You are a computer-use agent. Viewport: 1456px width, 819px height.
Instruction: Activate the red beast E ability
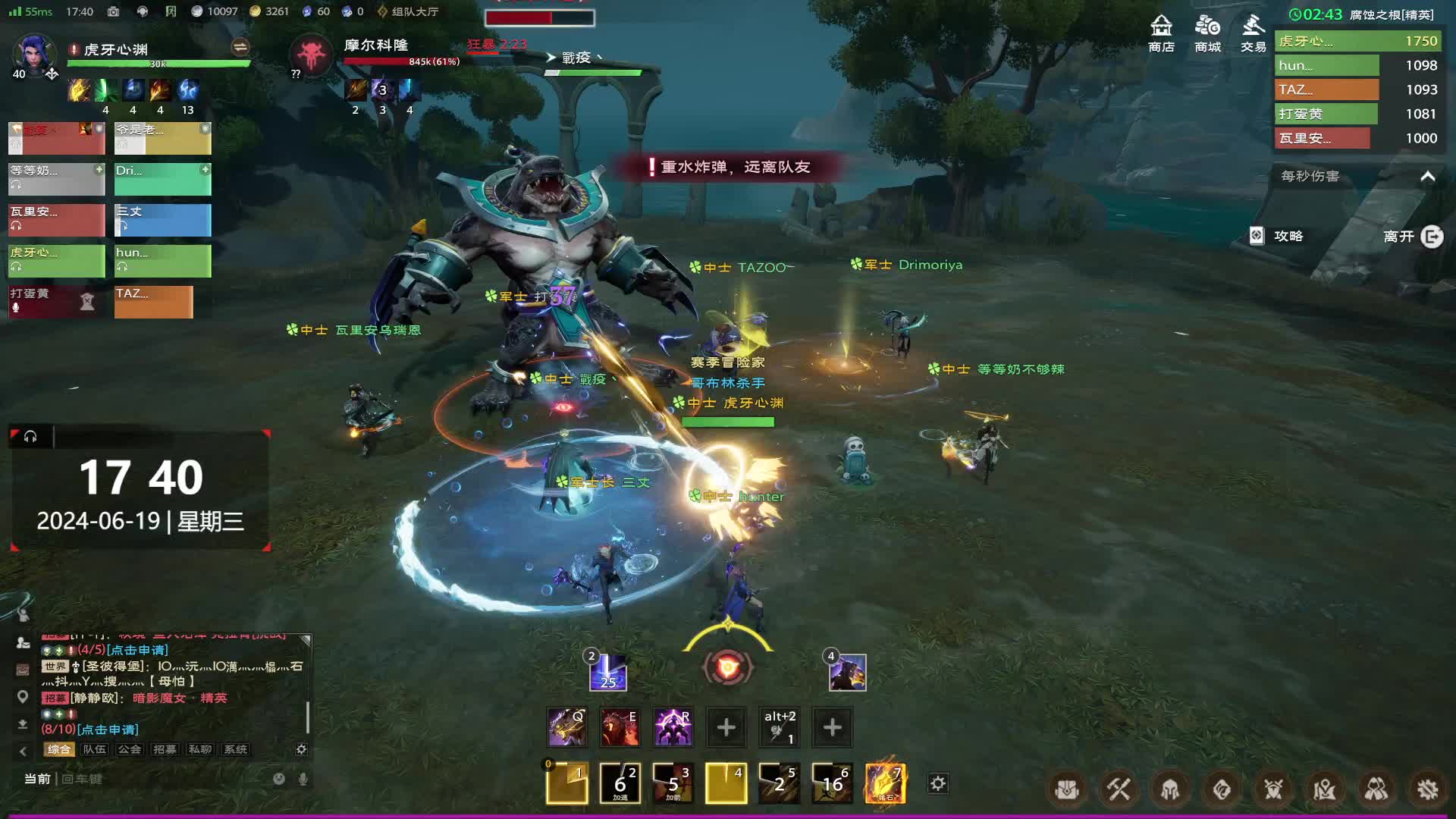(620, 727)
